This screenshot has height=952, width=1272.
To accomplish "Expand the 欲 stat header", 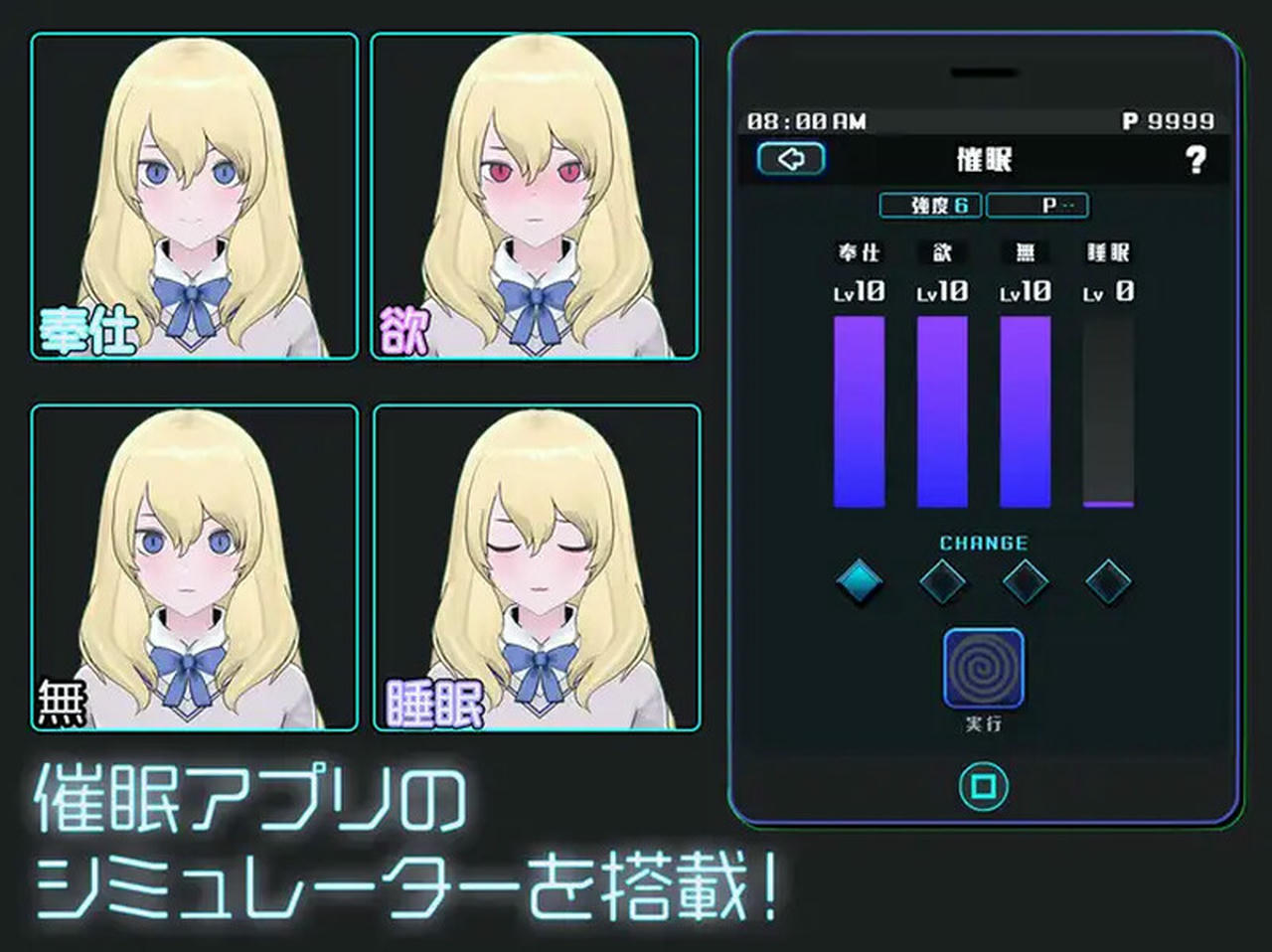I will pos(940,252).
